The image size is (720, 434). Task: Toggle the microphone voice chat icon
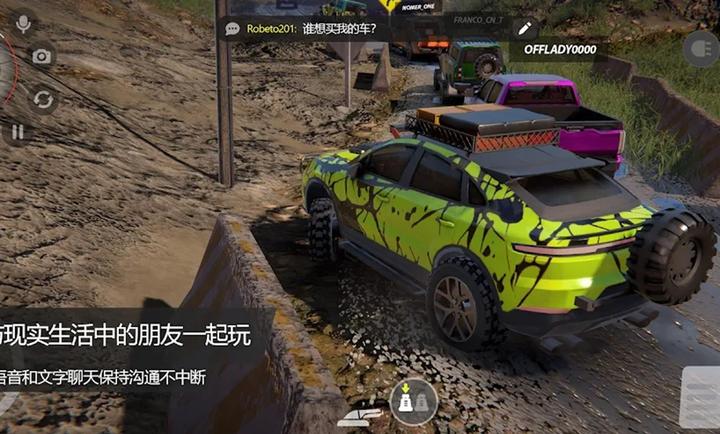(23, 22)
